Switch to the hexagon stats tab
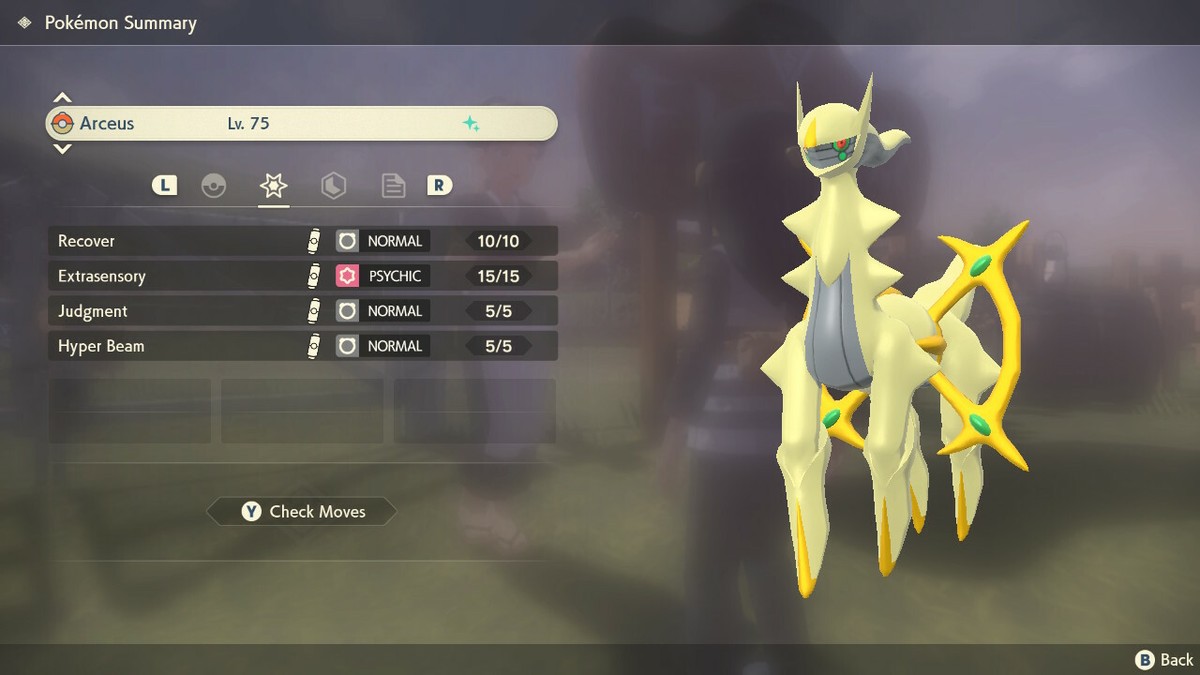 (333, 186)
